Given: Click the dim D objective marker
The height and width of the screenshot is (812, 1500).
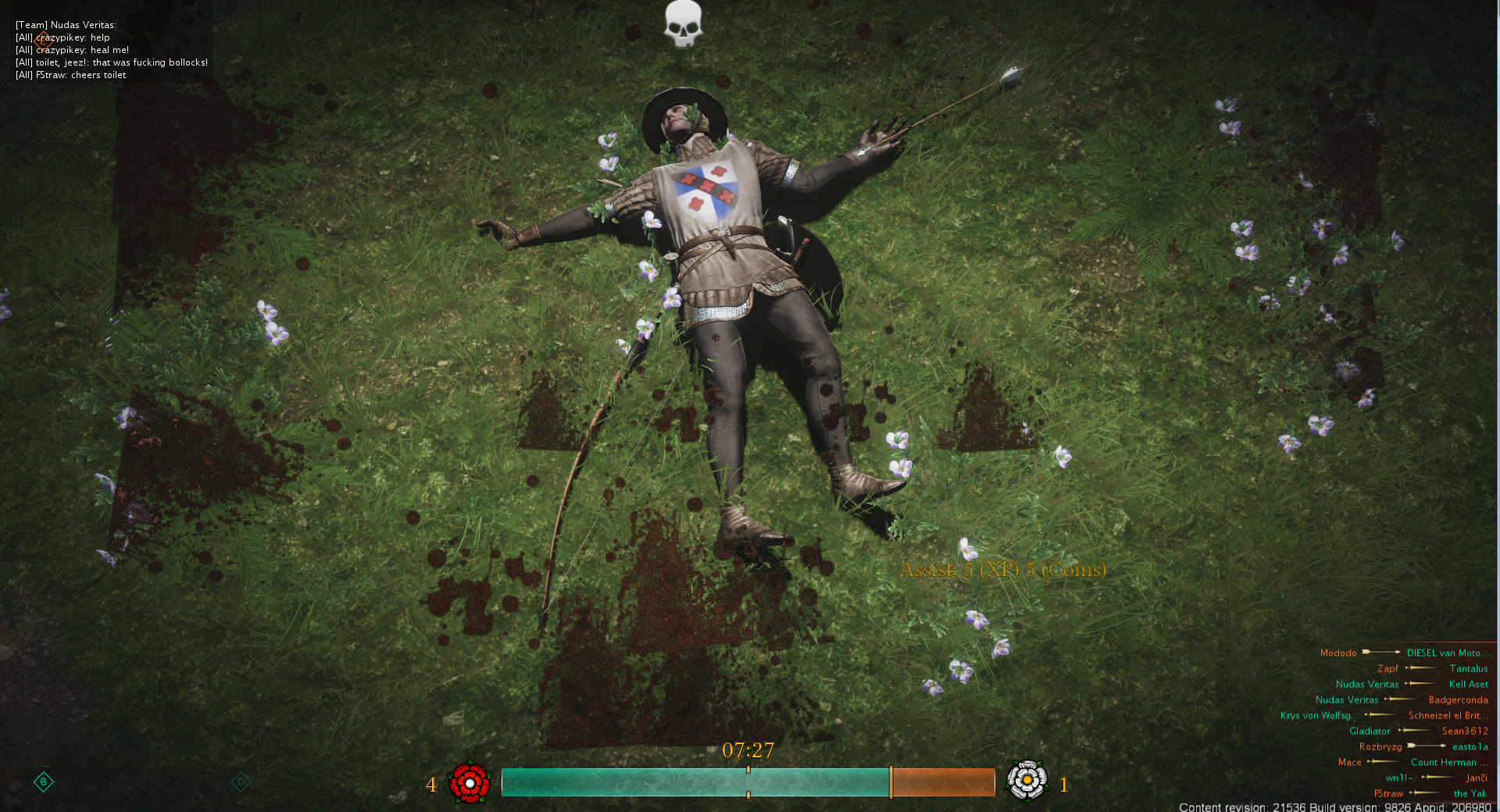Looking at the screenshot, I should click(241, 781).
